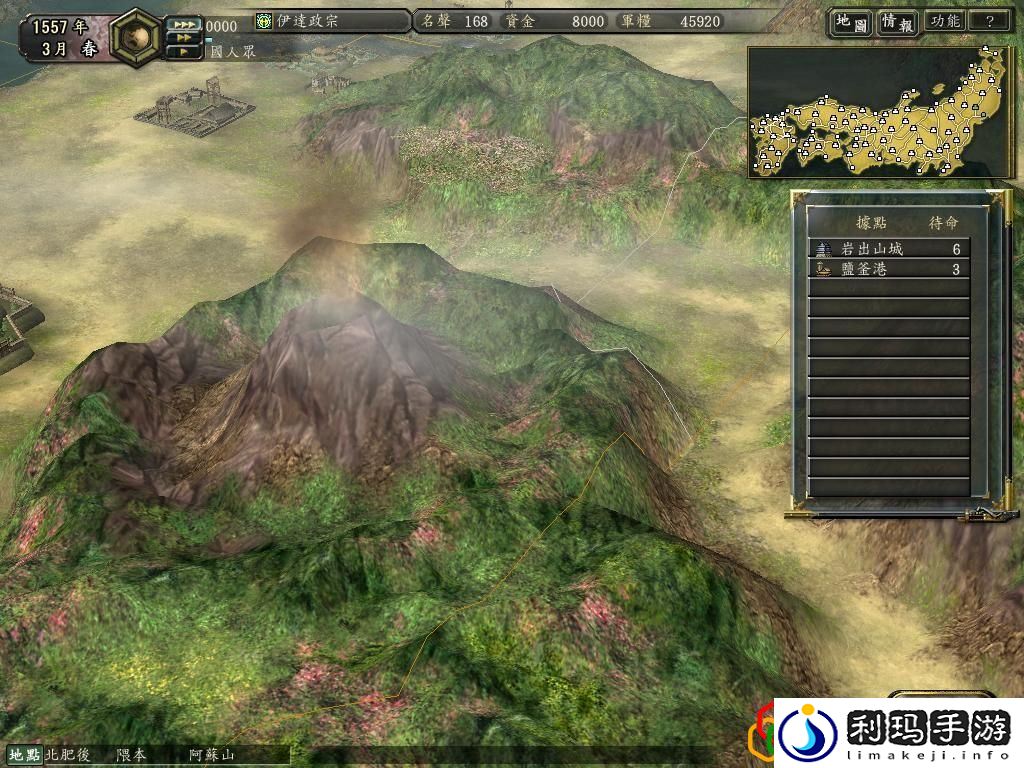Set game speed to double-arrow medium
This screenshot has height=768, width=1024.
(x=184, y=38)
